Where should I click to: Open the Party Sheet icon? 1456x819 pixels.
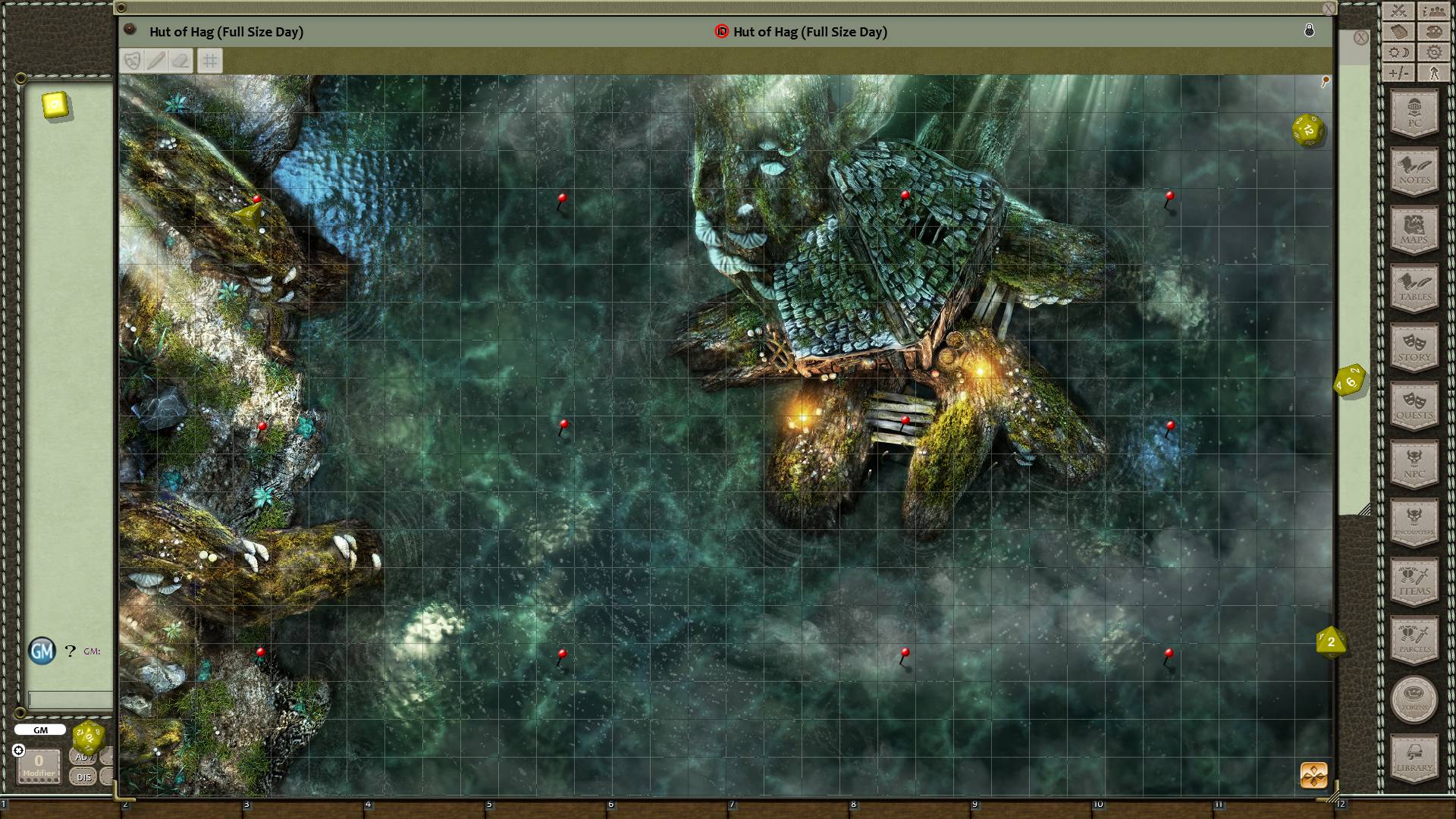pyautogui.click(x=1433, y=11)
